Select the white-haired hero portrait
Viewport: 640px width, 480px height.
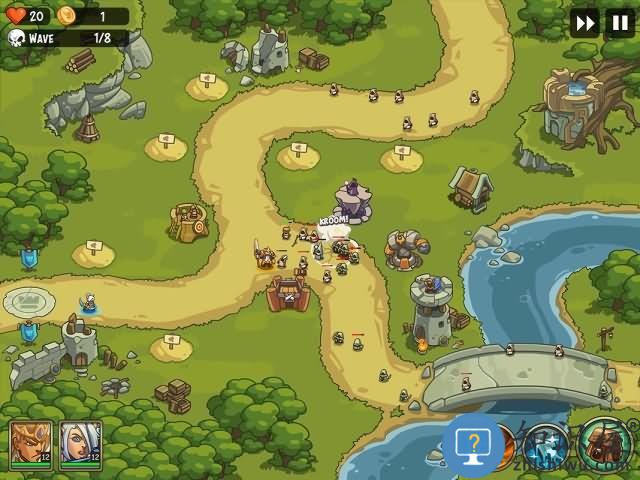pyautogui.click(x=80, y=443)
